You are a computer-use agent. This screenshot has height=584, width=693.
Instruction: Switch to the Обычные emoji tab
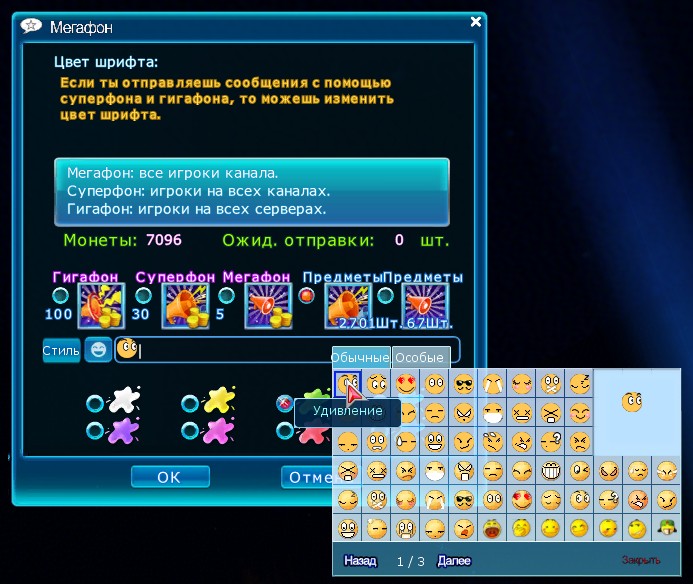pos(360,357)
